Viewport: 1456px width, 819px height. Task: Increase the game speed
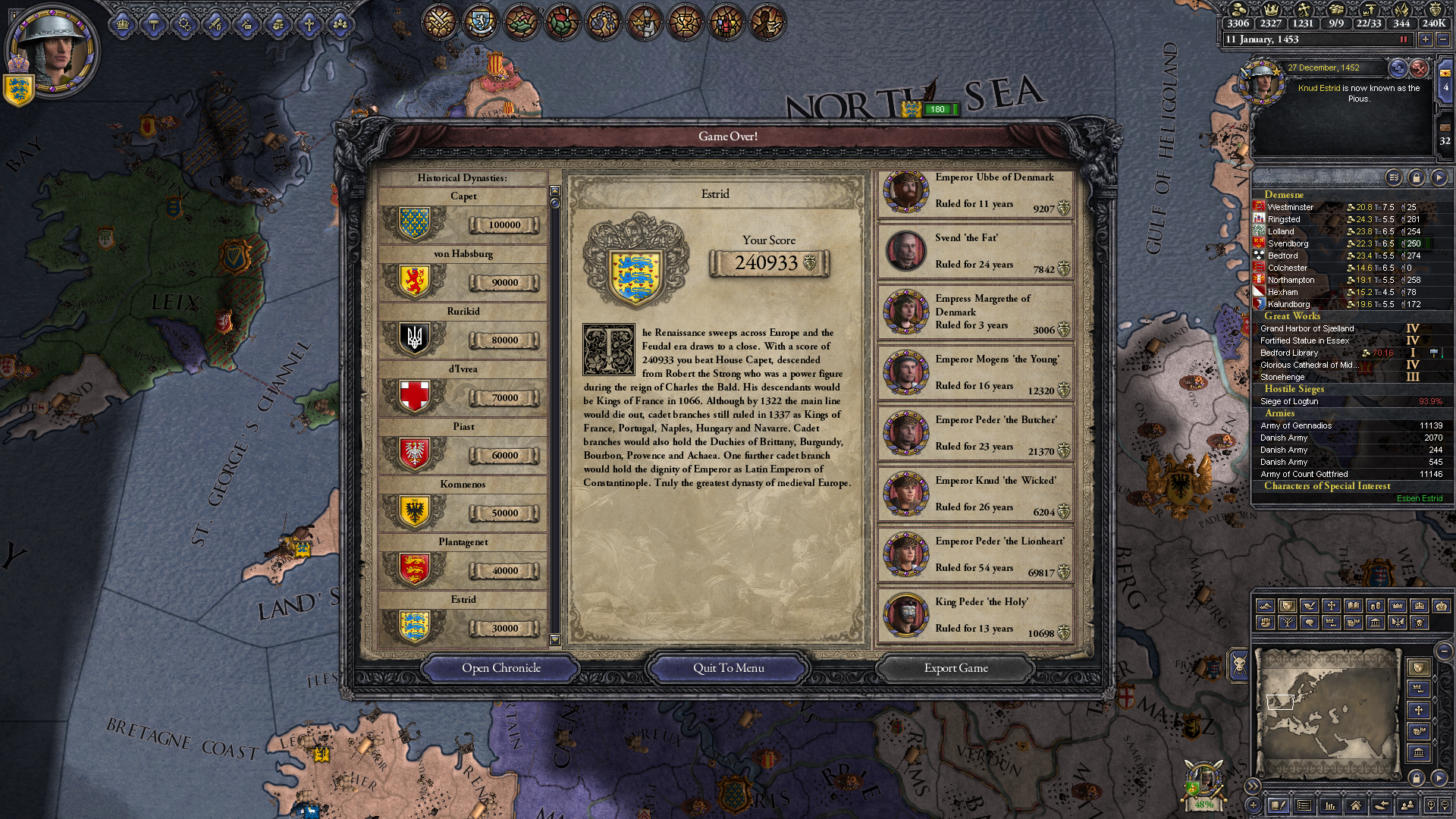click(x=1426, y=39)
